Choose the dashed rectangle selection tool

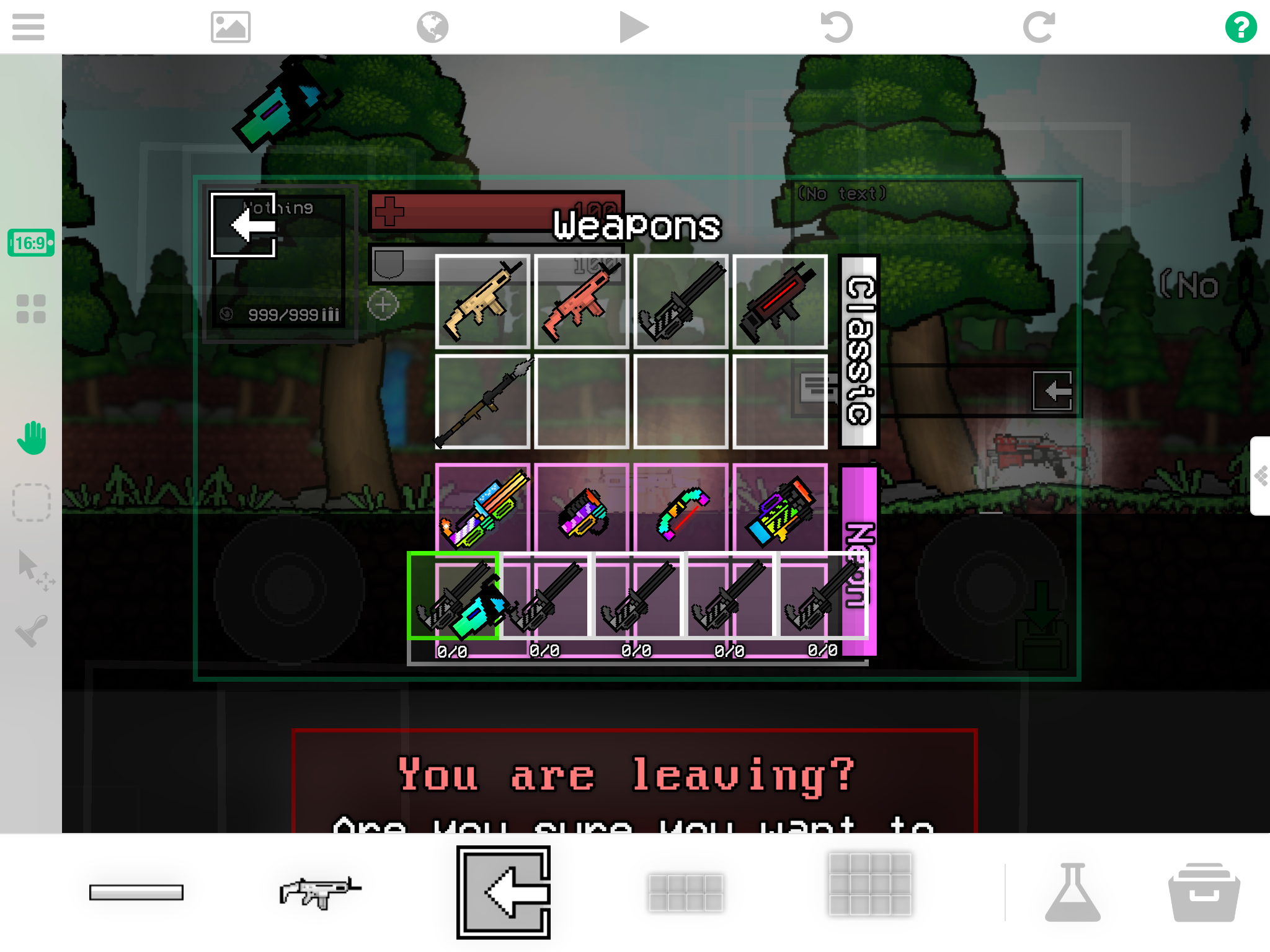(x=31, y=502)
